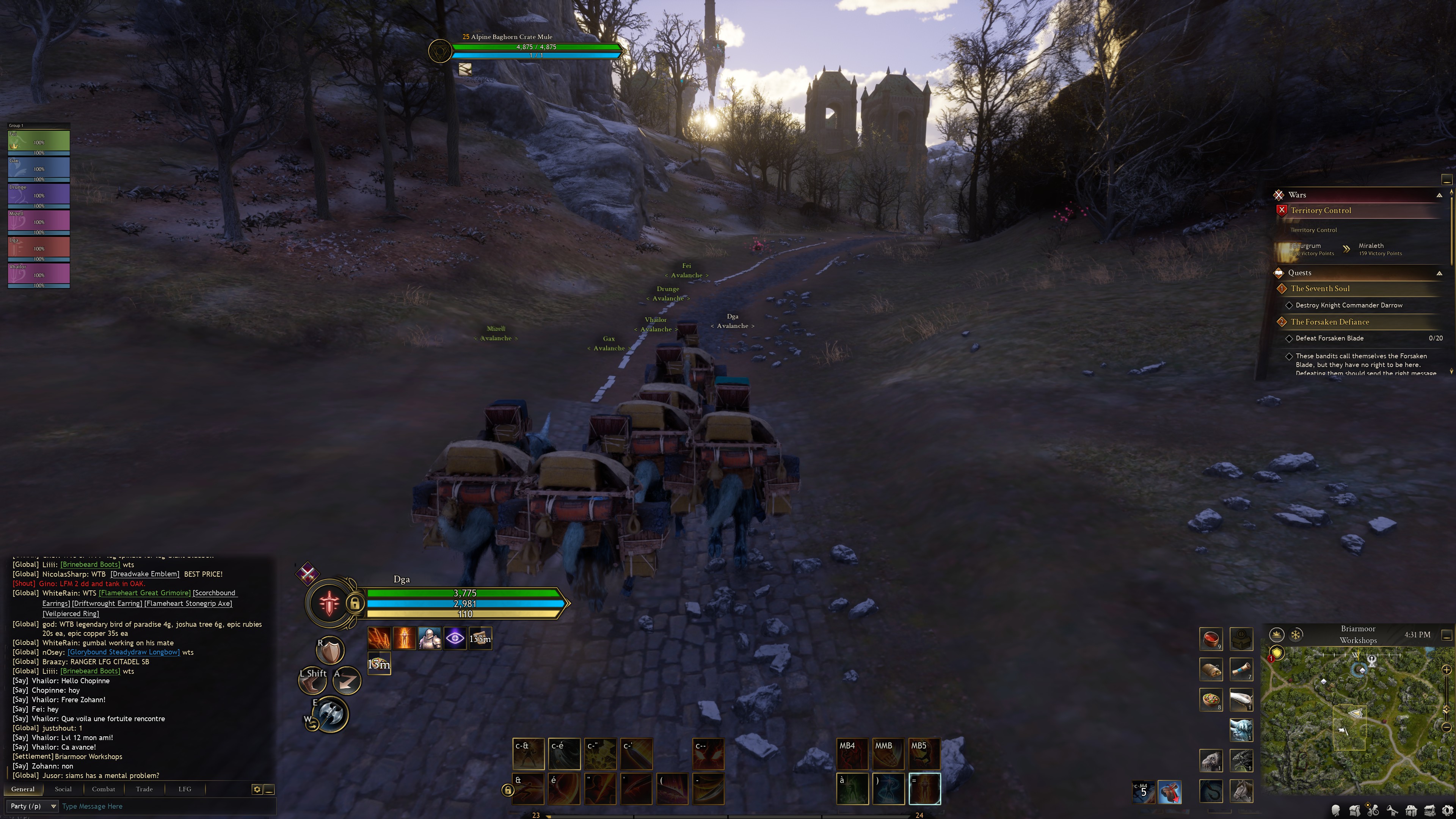The width and height of the screenshot is (1456, 819).
Task: Summon the grey horse mount
Action: (x=1241, y=791)
